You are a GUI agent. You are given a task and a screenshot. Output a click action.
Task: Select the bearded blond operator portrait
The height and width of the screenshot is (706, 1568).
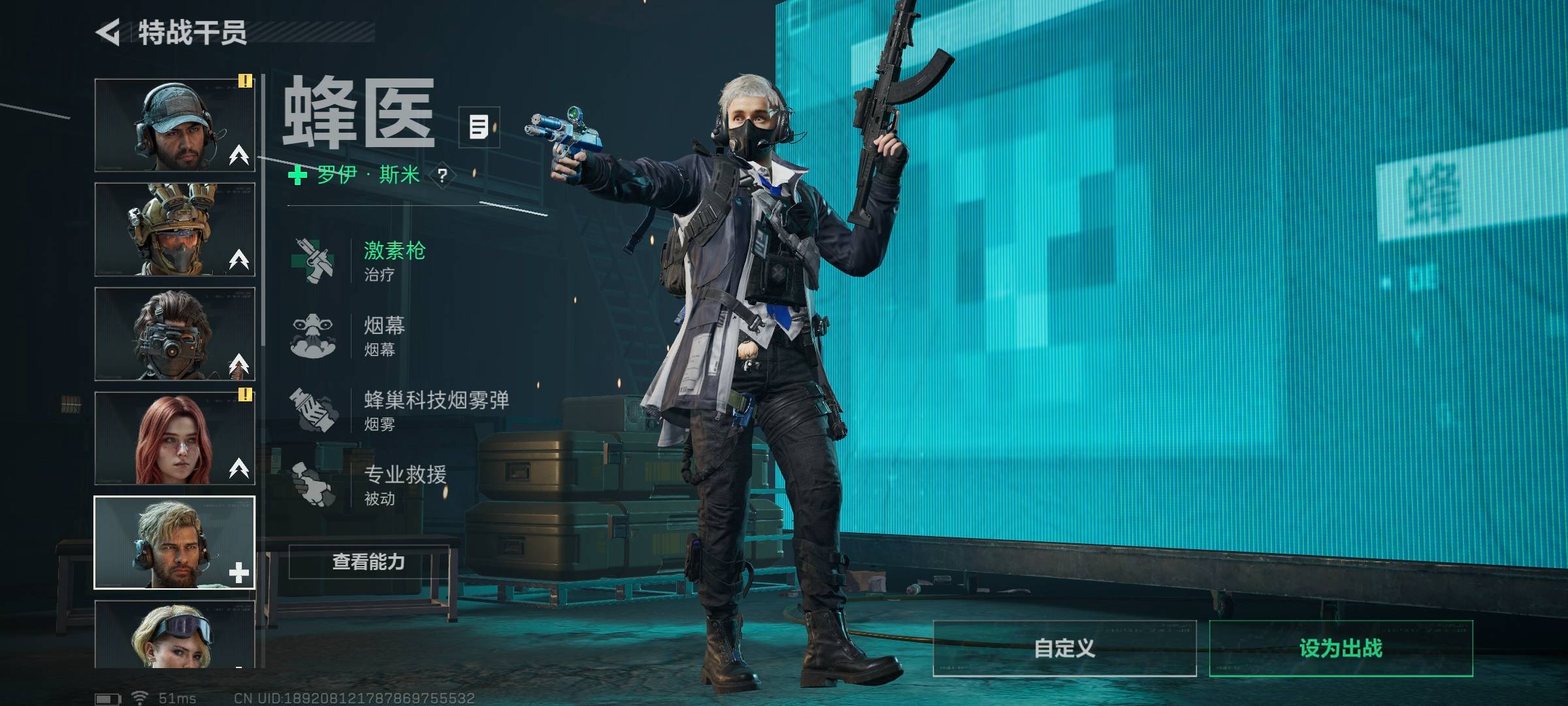[x=174, y=543]
